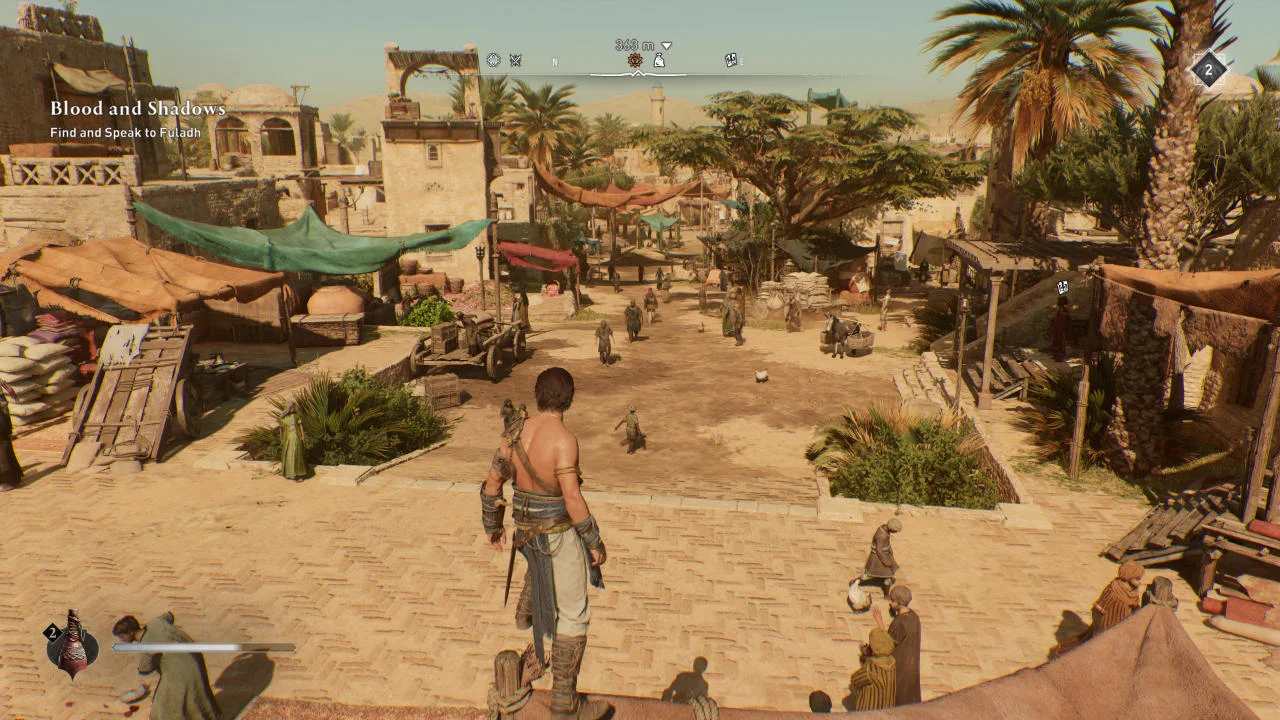Screen dimensions: 1280x720
Task: Click the round emblem icon on compass
Action: (x=493, y=60)
